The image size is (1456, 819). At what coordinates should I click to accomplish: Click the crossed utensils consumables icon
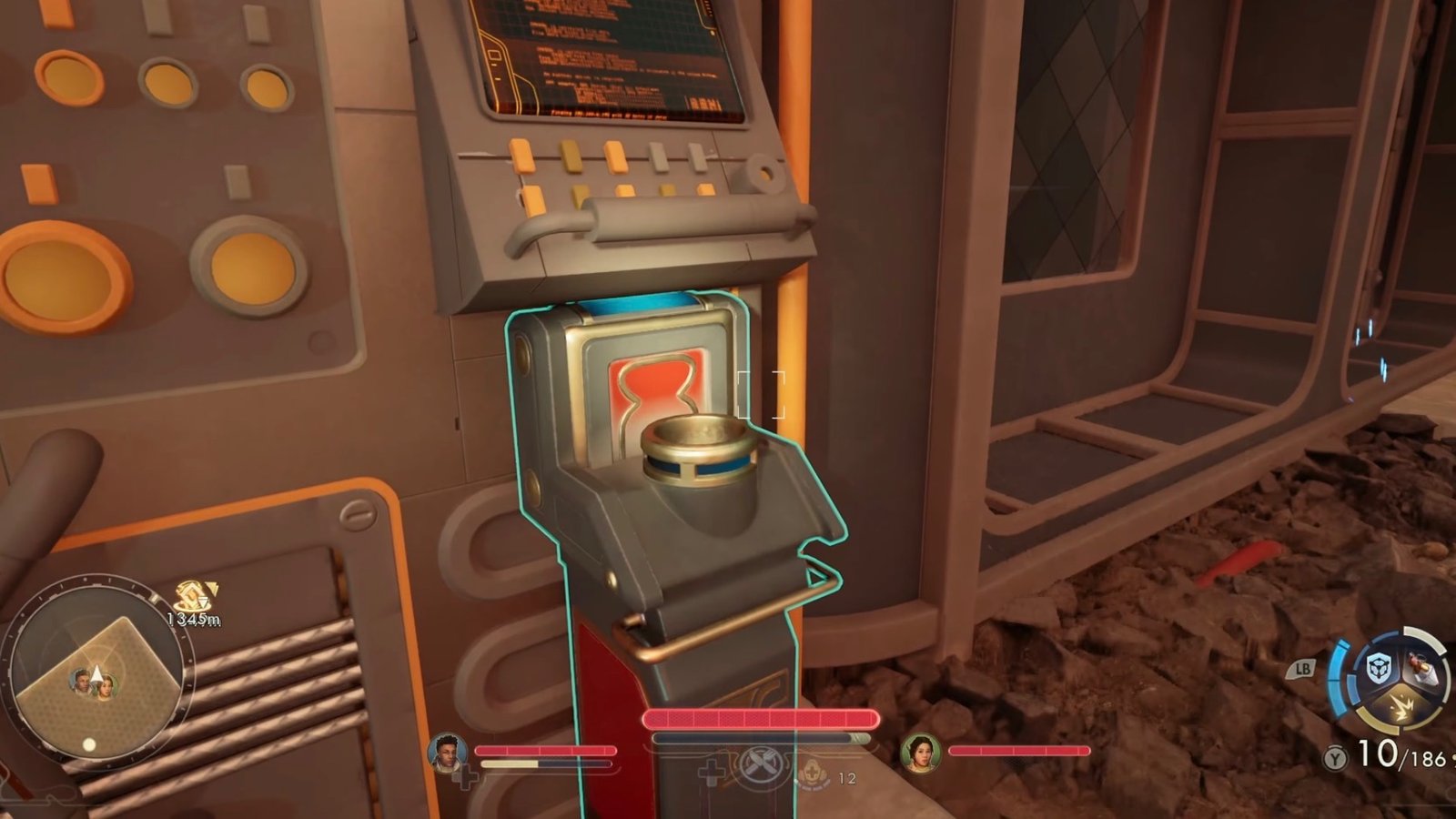760,763
